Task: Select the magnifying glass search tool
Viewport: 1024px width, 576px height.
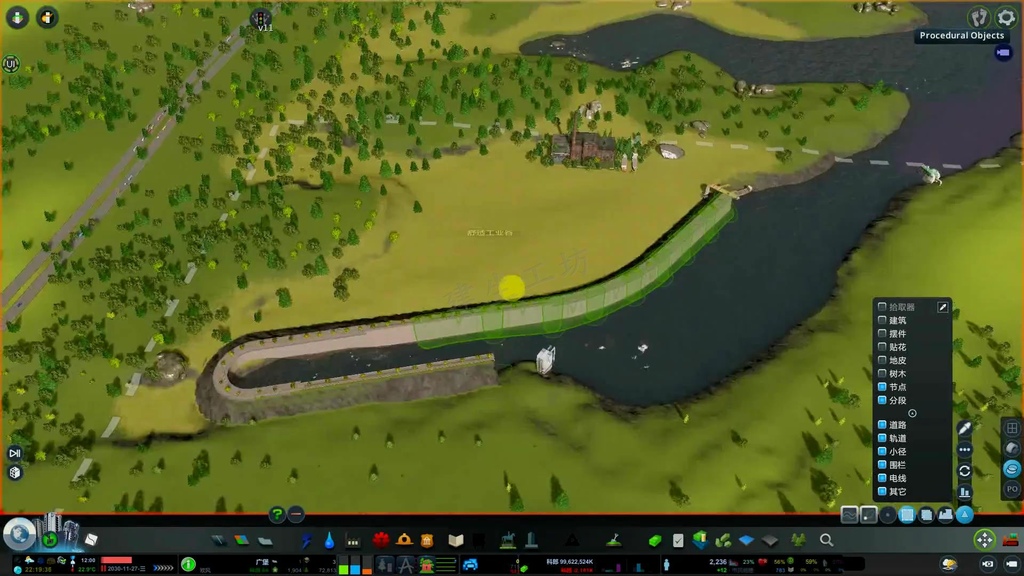Action: click(x=827, y=540)
